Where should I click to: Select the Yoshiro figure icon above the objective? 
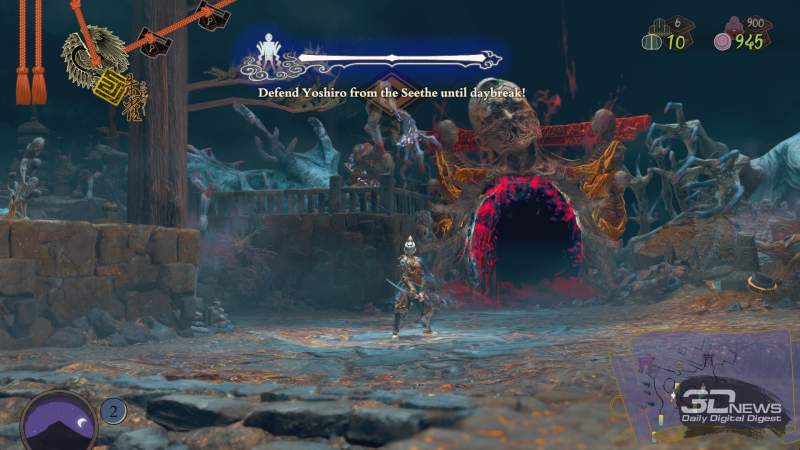[x=268, y=53]
